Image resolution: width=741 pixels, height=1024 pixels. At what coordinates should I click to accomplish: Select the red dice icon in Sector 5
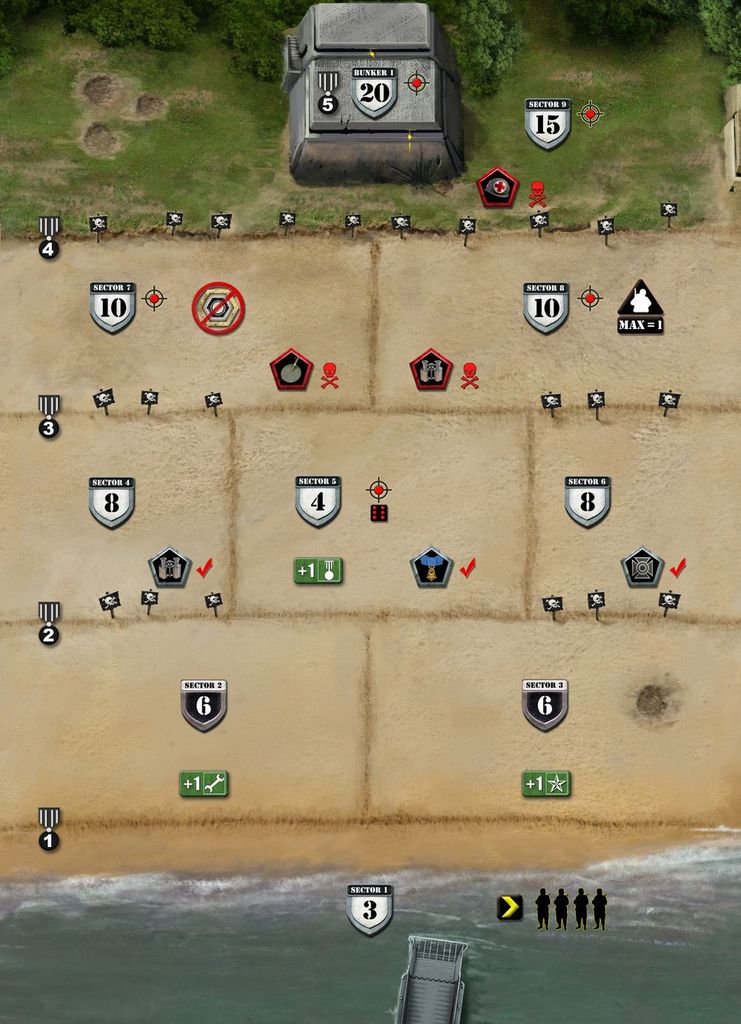[379, 513]
